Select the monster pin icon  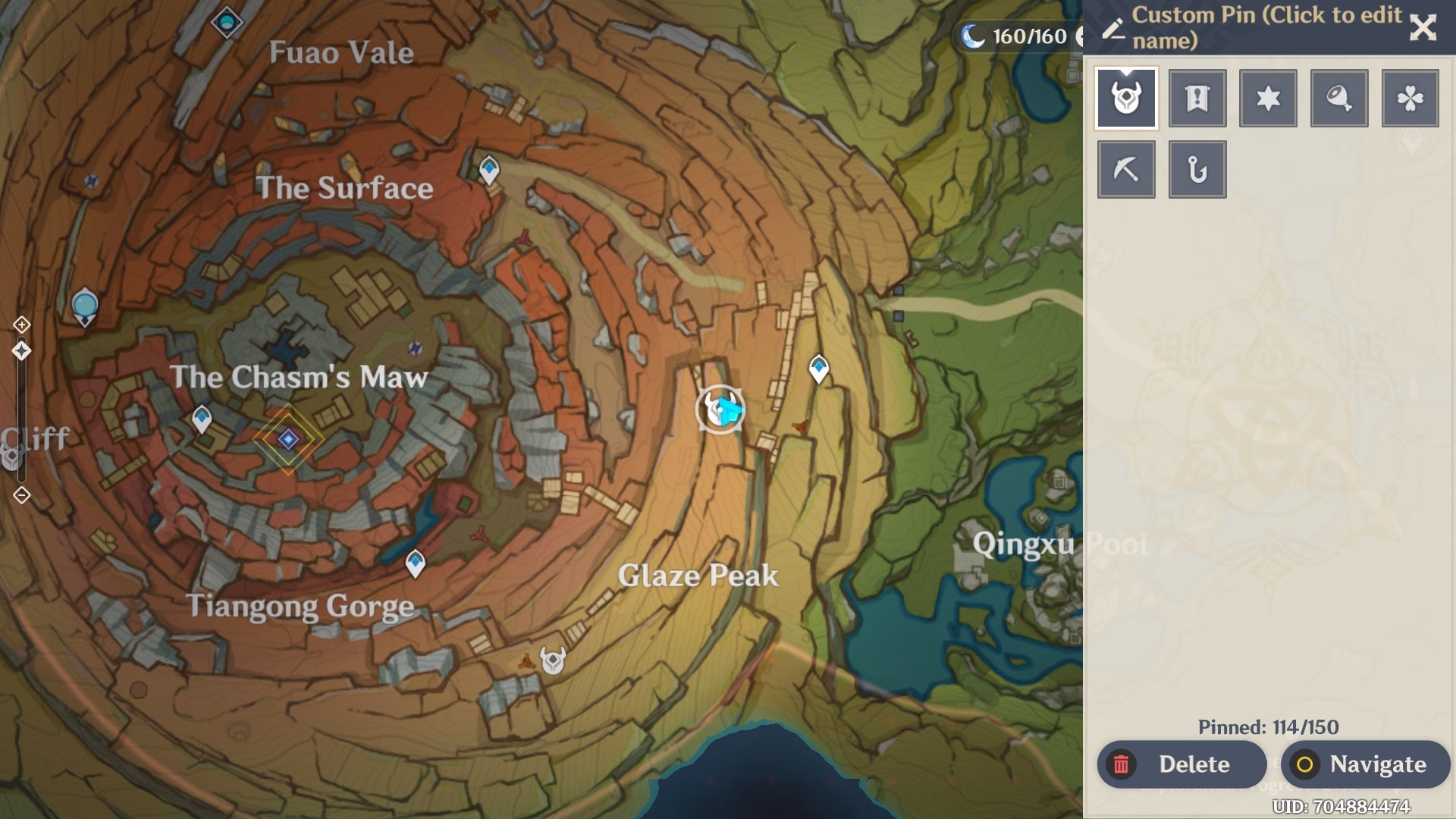click(1125, 97)
